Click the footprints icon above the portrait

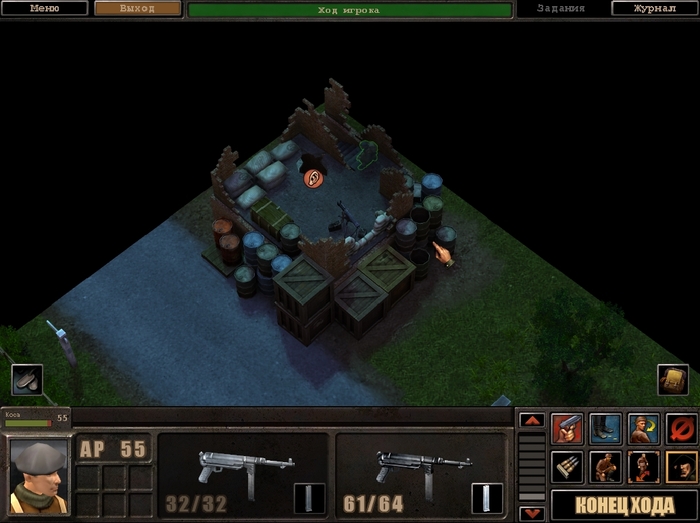click(27, 379)
